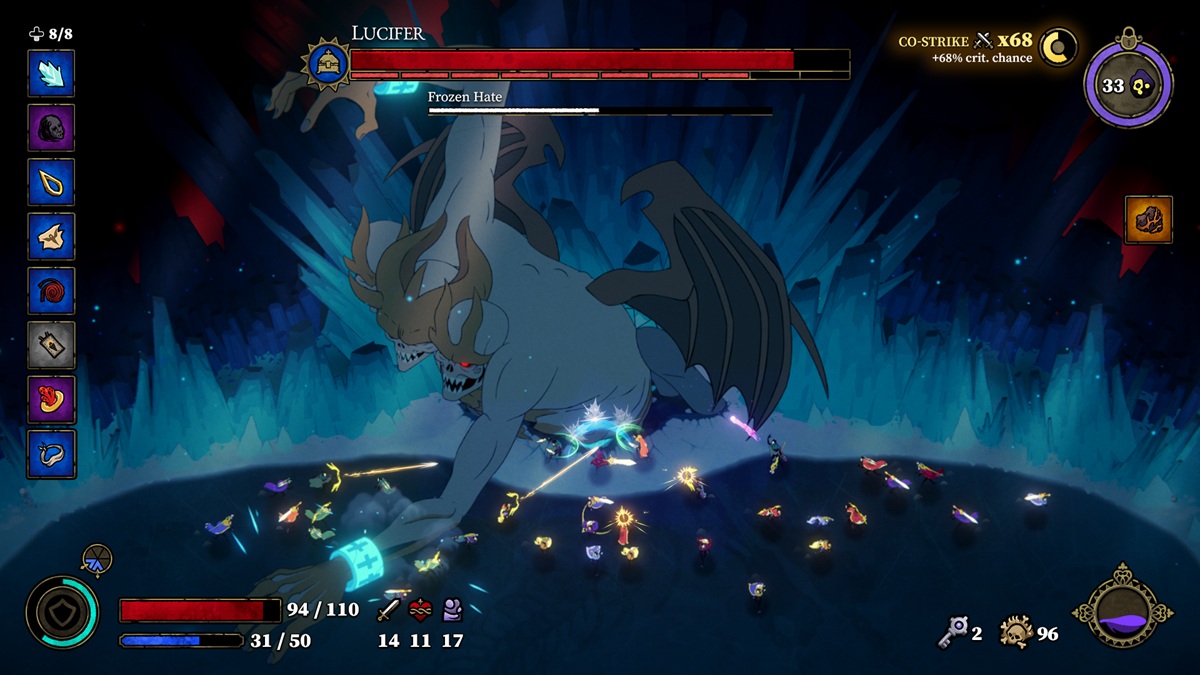Click the golden skull currency icon
Viewport: 1200px width, 675px height.
(1016, 632)
